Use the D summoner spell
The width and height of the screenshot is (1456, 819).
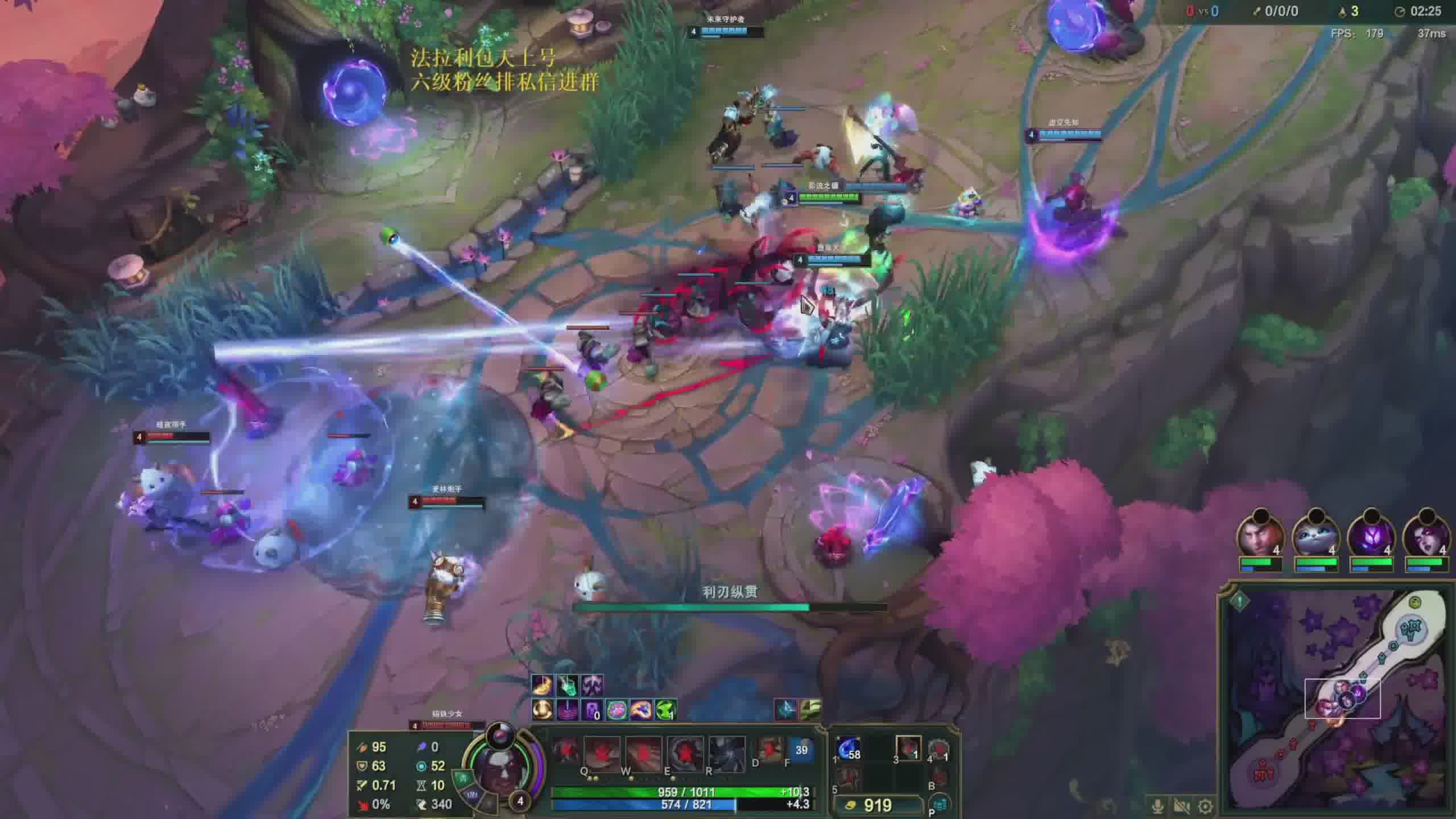[x=770, y=750]
